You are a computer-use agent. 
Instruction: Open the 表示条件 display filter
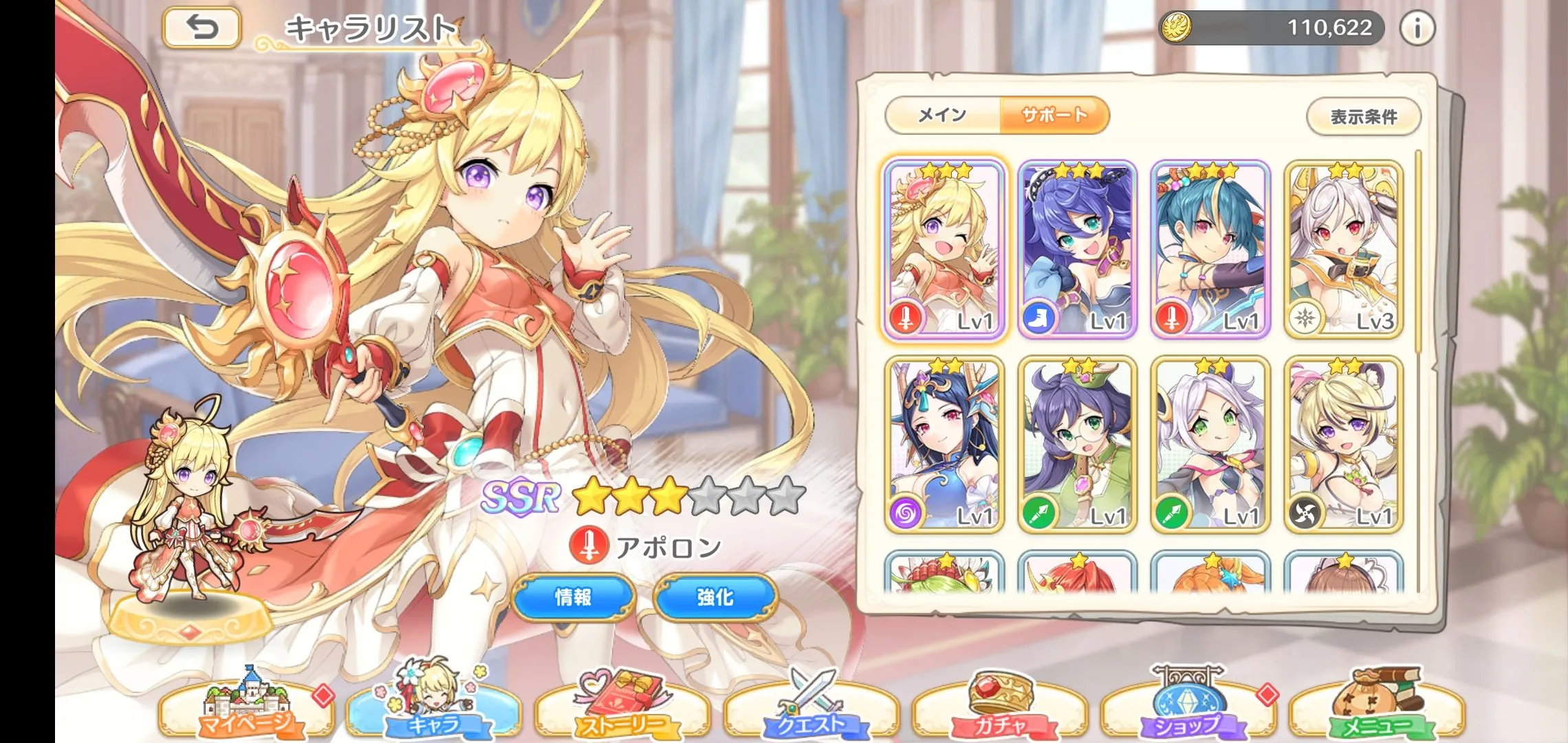tap(1363, 117)
